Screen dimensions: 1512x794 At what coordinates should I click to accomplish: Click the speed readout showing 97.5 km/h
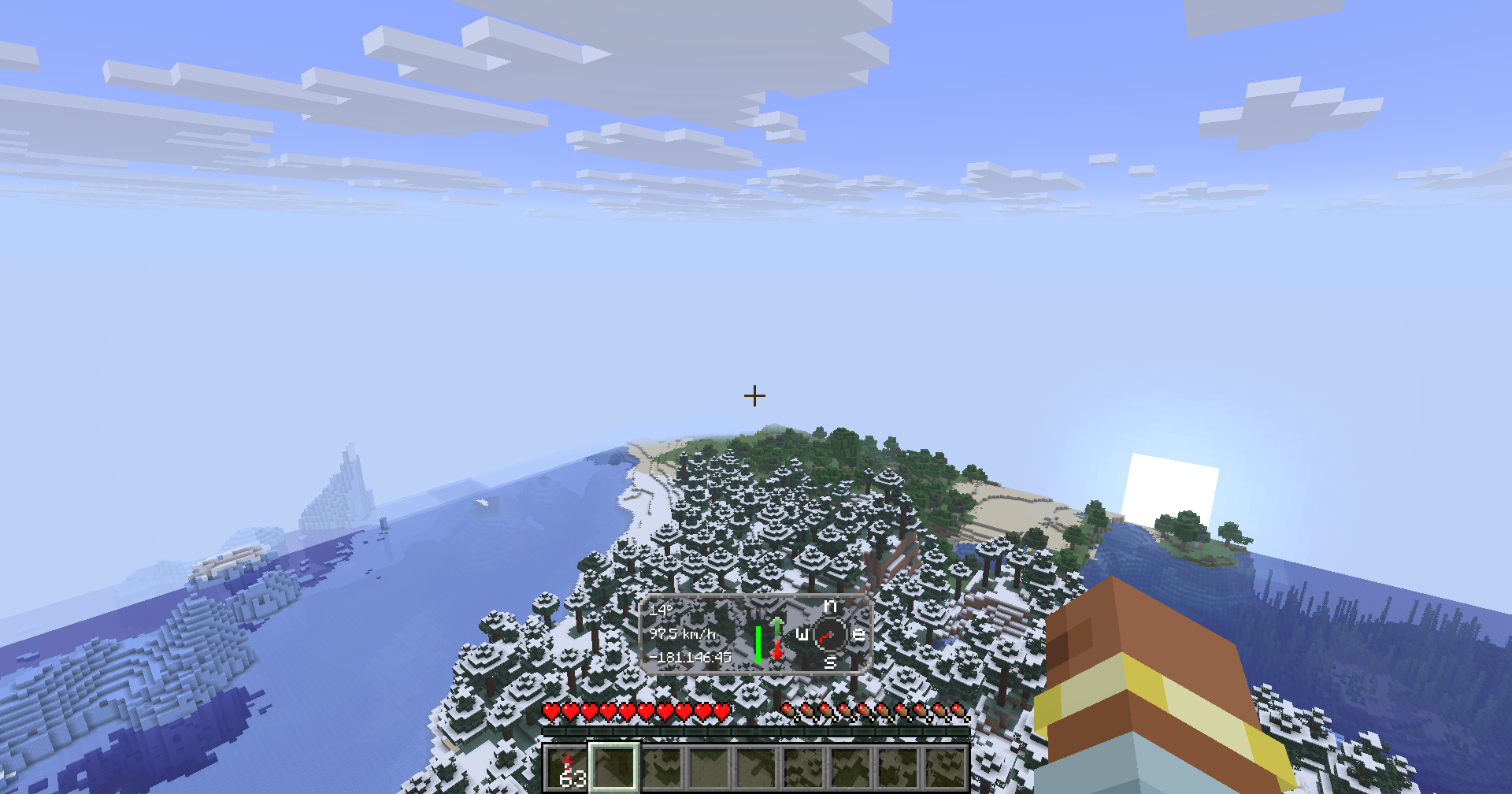[x=684, y=634]
